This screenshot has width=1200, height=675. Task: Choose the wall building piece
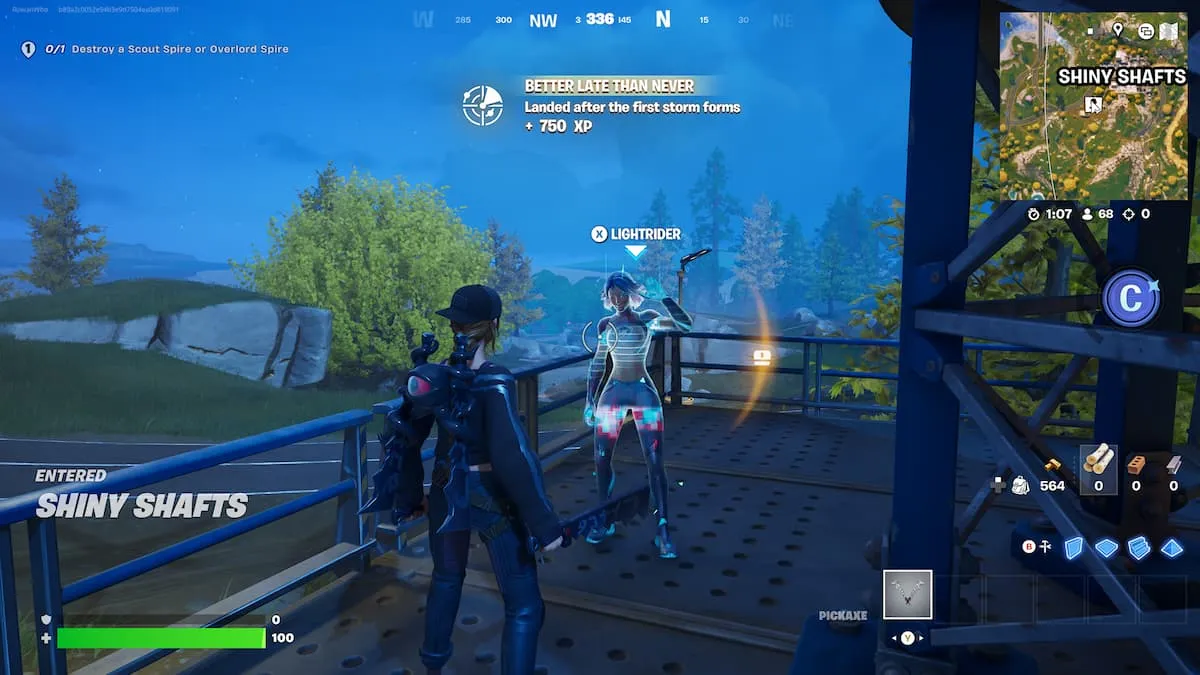click(x=1073, y=547)
